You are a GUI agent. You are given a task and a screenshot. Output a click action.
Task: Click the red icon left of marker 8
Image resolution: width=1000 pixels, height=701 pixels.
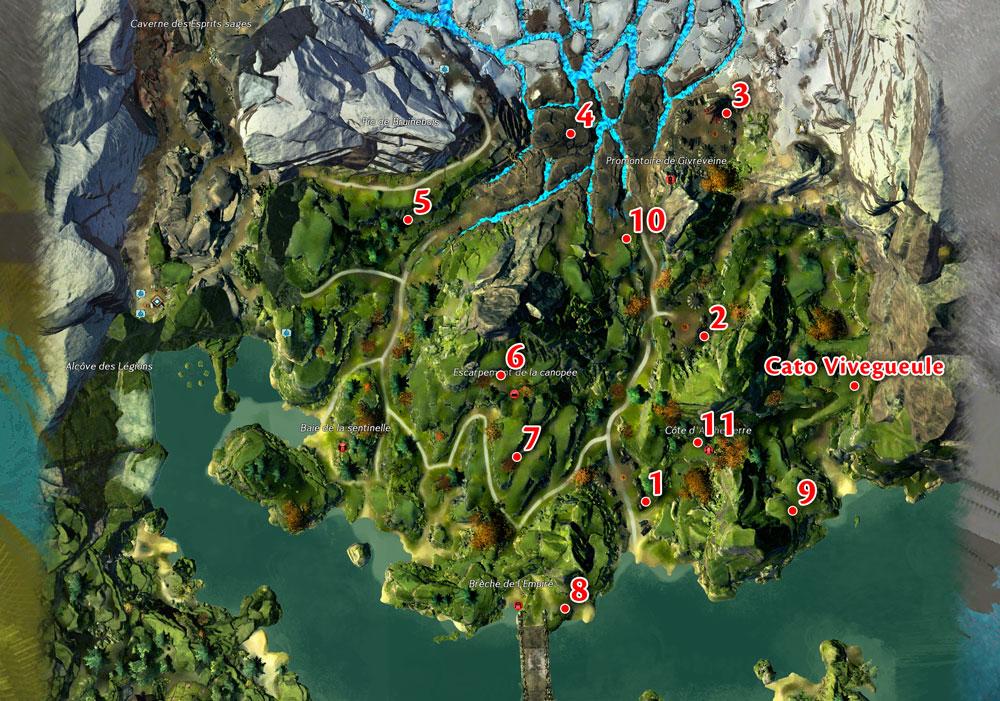pyautogui.click(x=518, y=606)
